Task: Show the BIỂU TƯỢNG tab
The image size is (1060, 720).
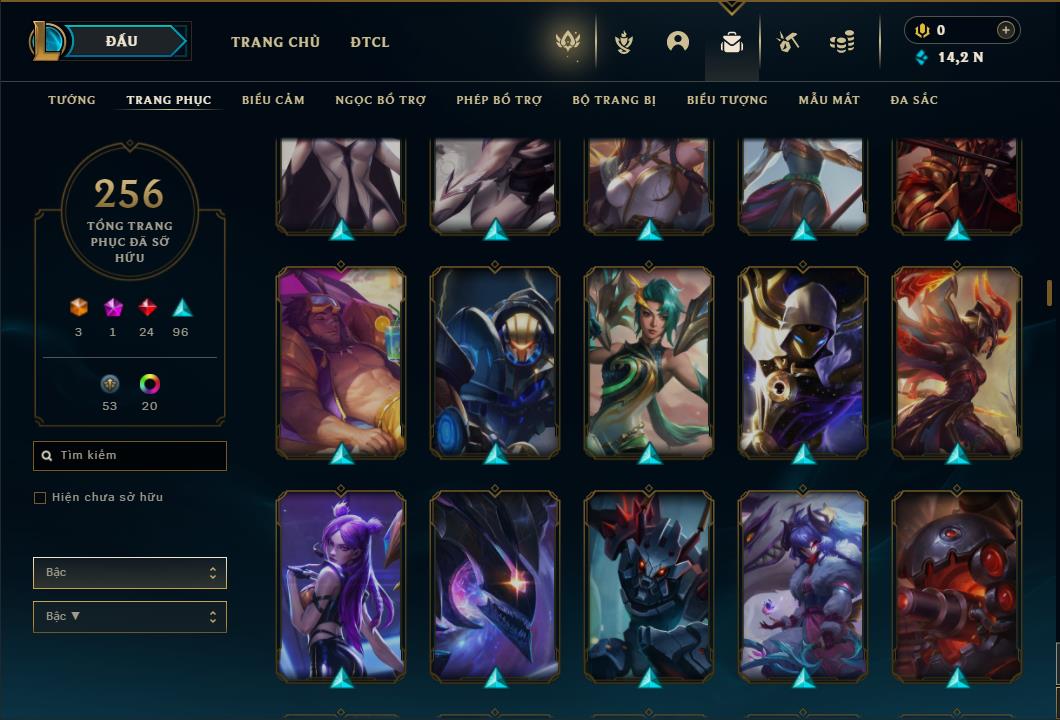Action: tap(727, 100)
